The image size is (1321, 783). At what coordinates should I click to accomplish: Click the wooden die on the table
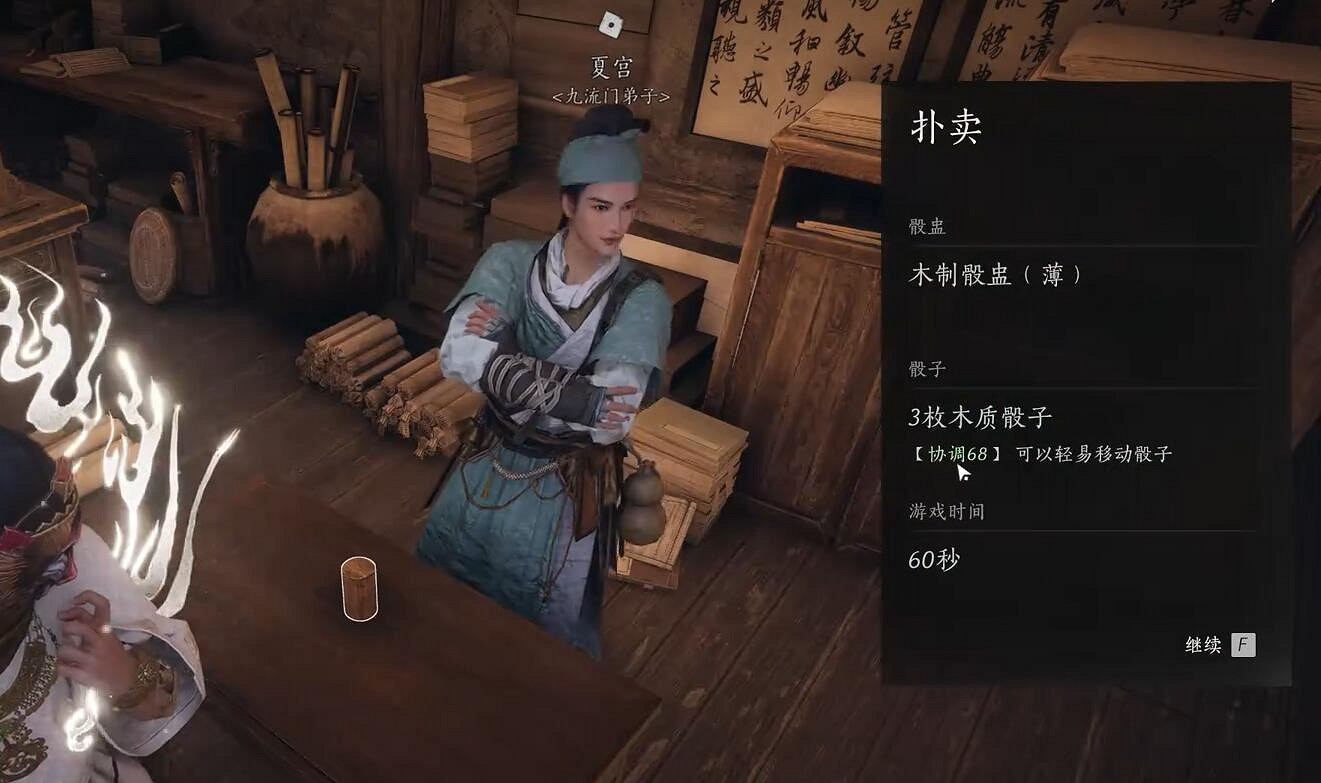[359, 588]
